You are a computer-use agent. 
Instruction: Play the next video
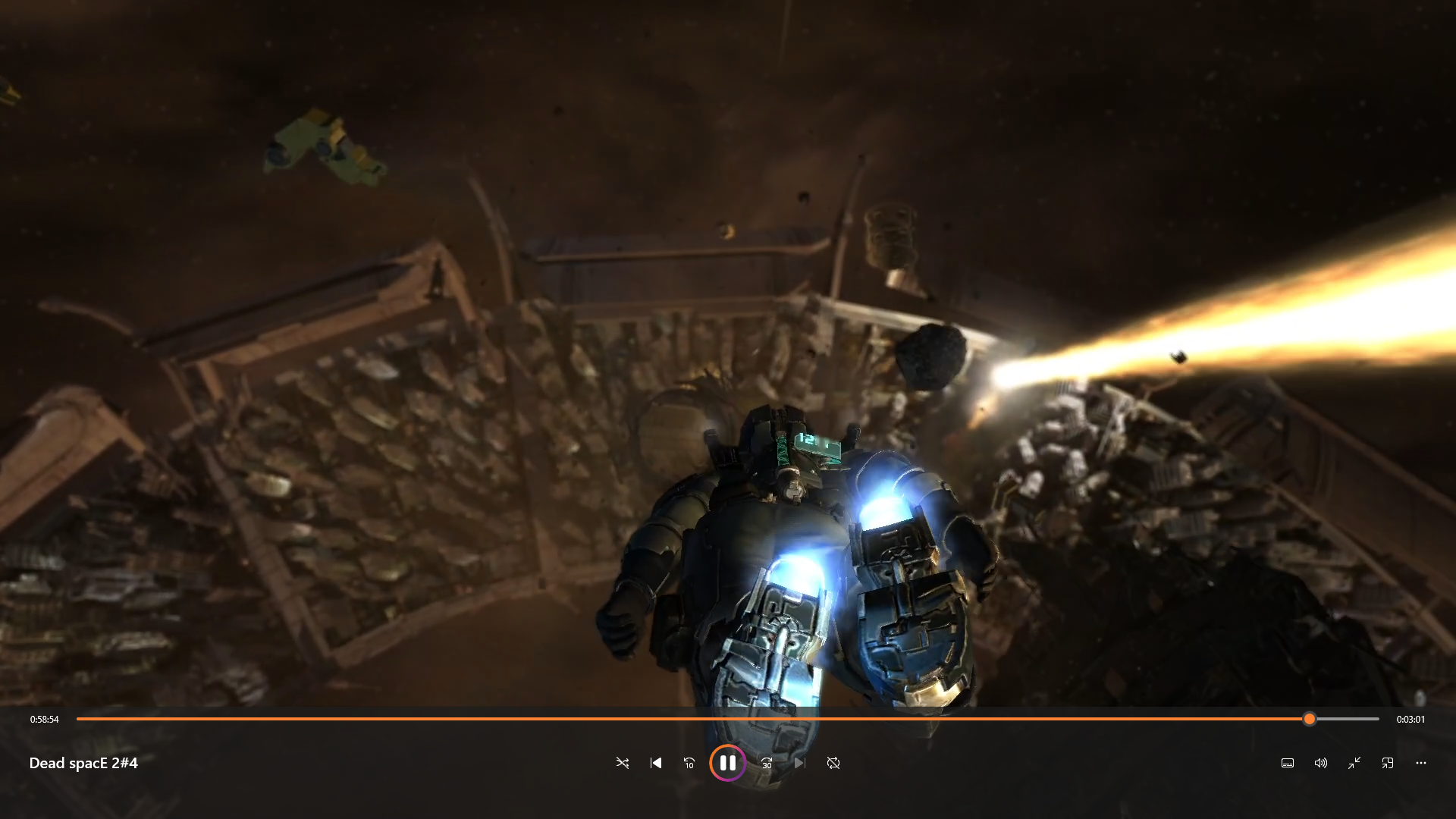[800, 763]
